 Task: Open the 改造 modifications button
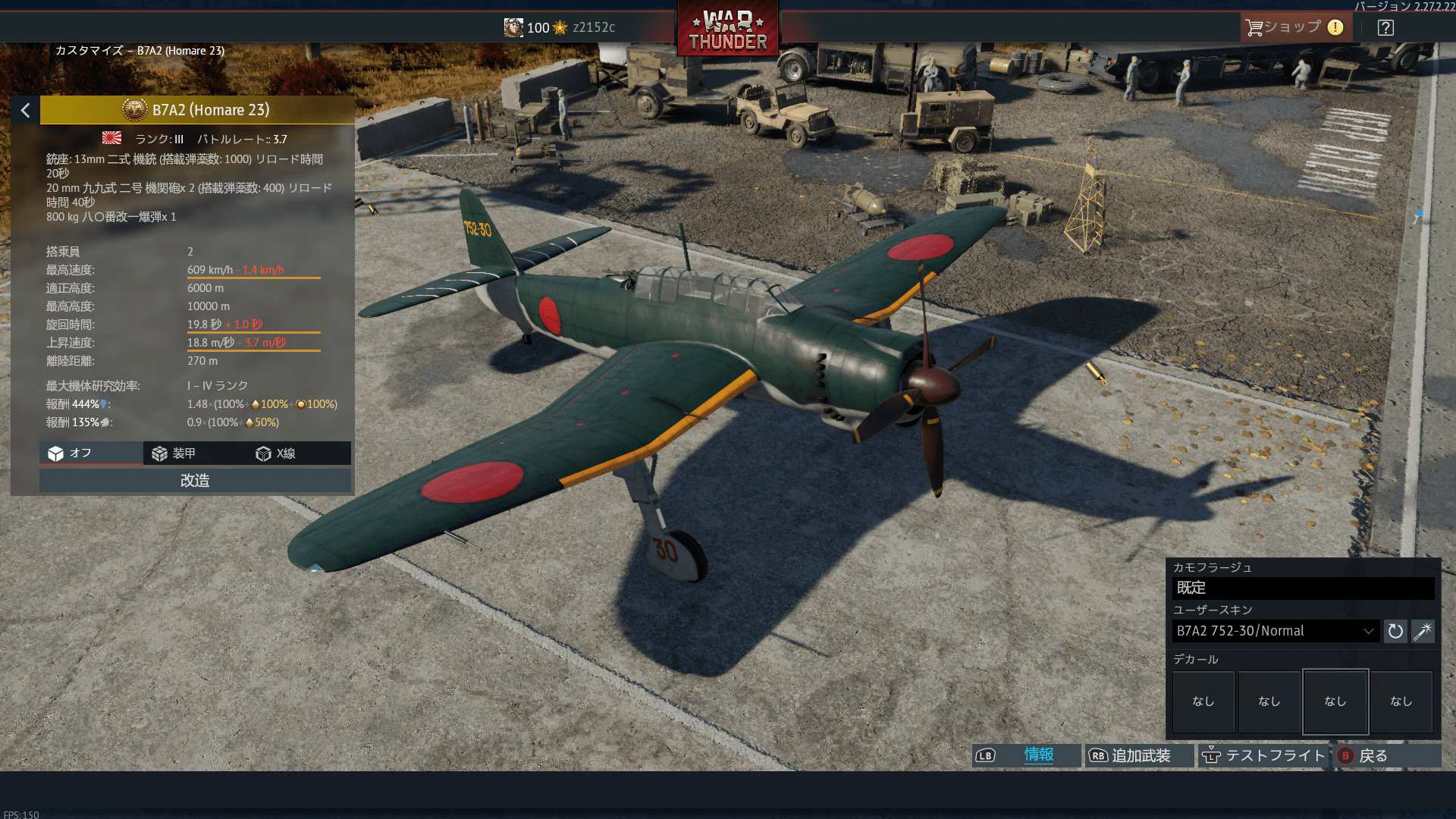(195, 481)
